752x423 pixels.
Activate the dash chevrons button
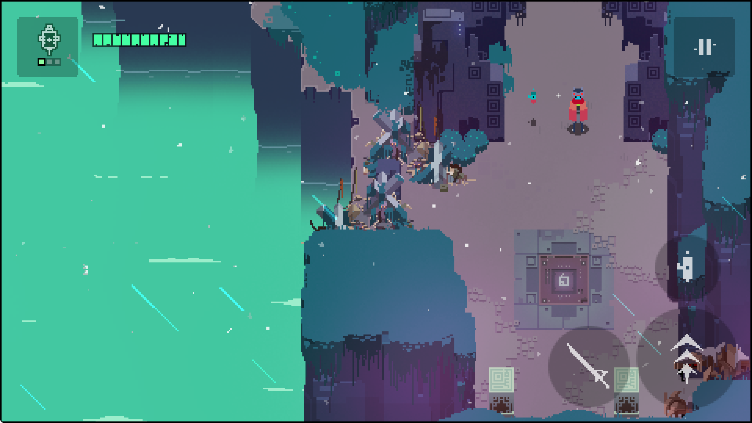click(686, 357)
